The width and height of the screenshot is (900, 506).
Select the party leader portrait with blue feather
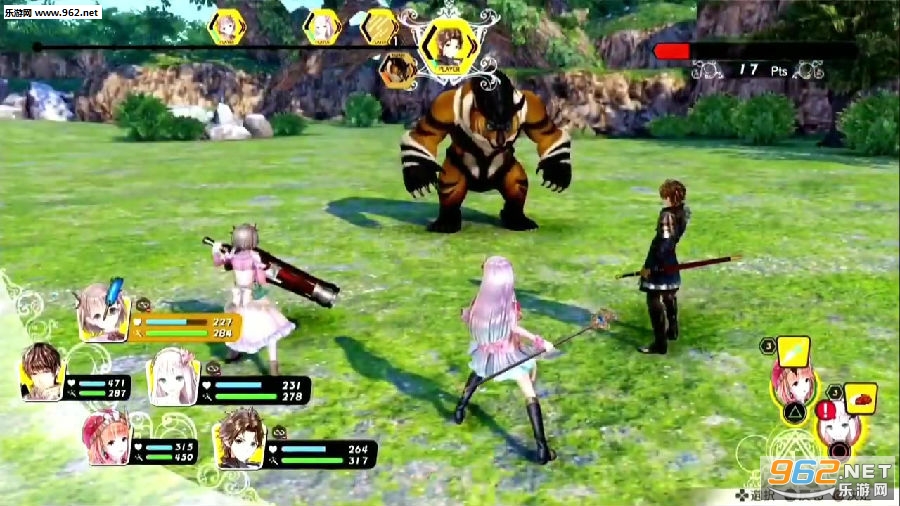103,311
